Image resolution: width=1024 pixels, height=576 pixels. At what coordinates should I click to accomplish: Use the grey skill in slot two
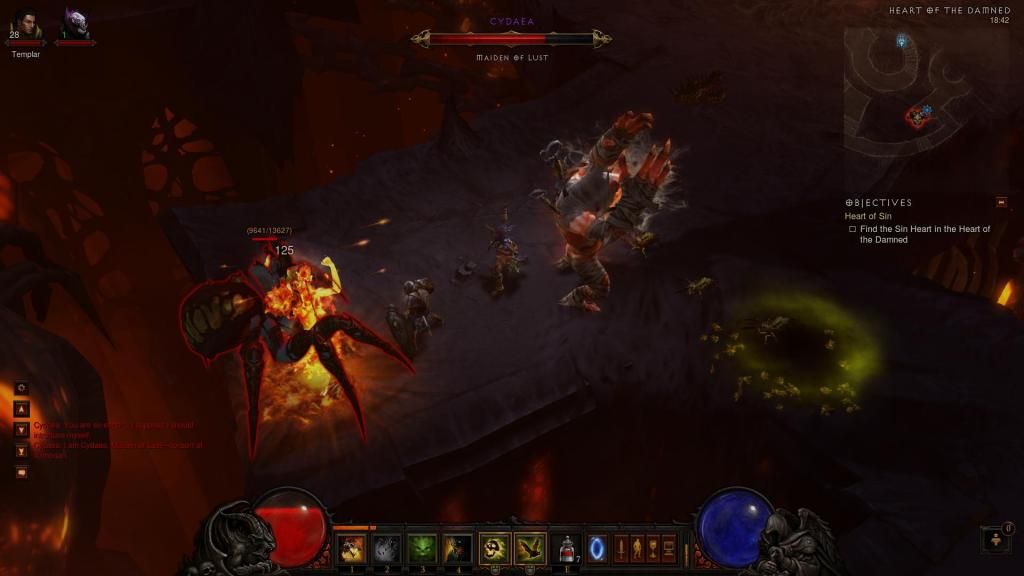point(386,548)
